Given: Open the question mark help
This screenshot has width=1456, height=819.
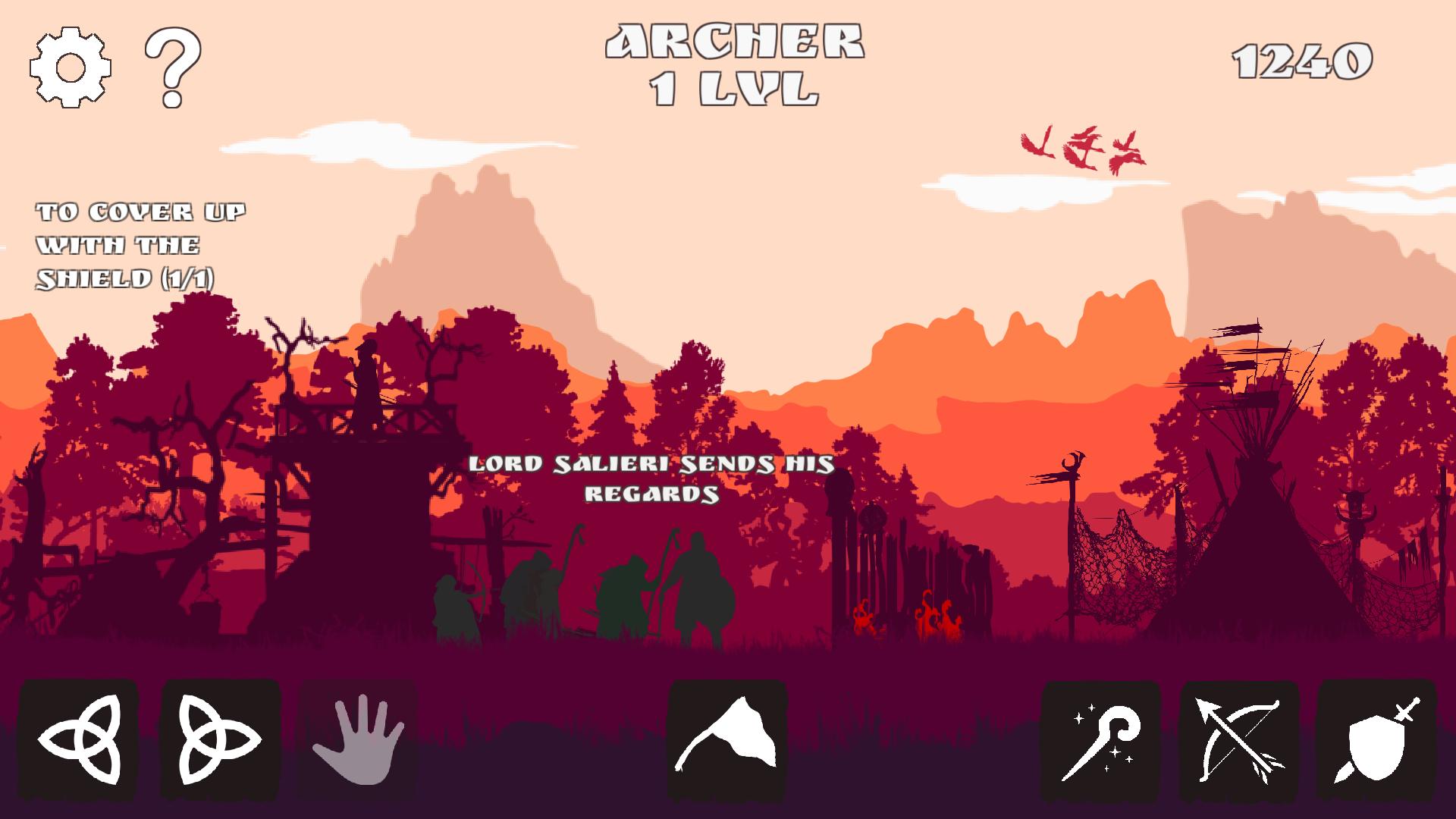Looking at the screenshot, I should pyautogui.click(x=173, y=67).
